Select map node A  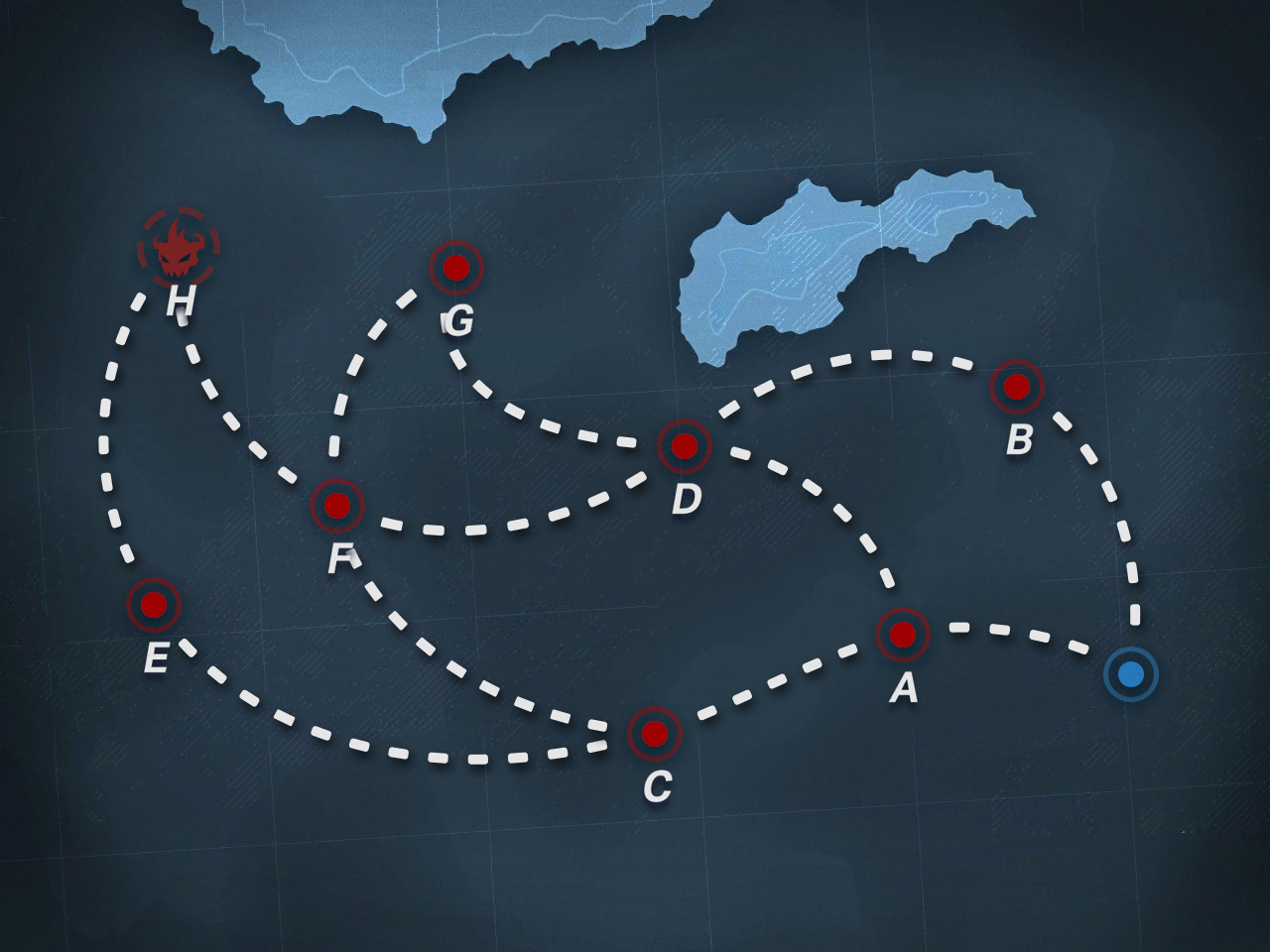(902, 633)
